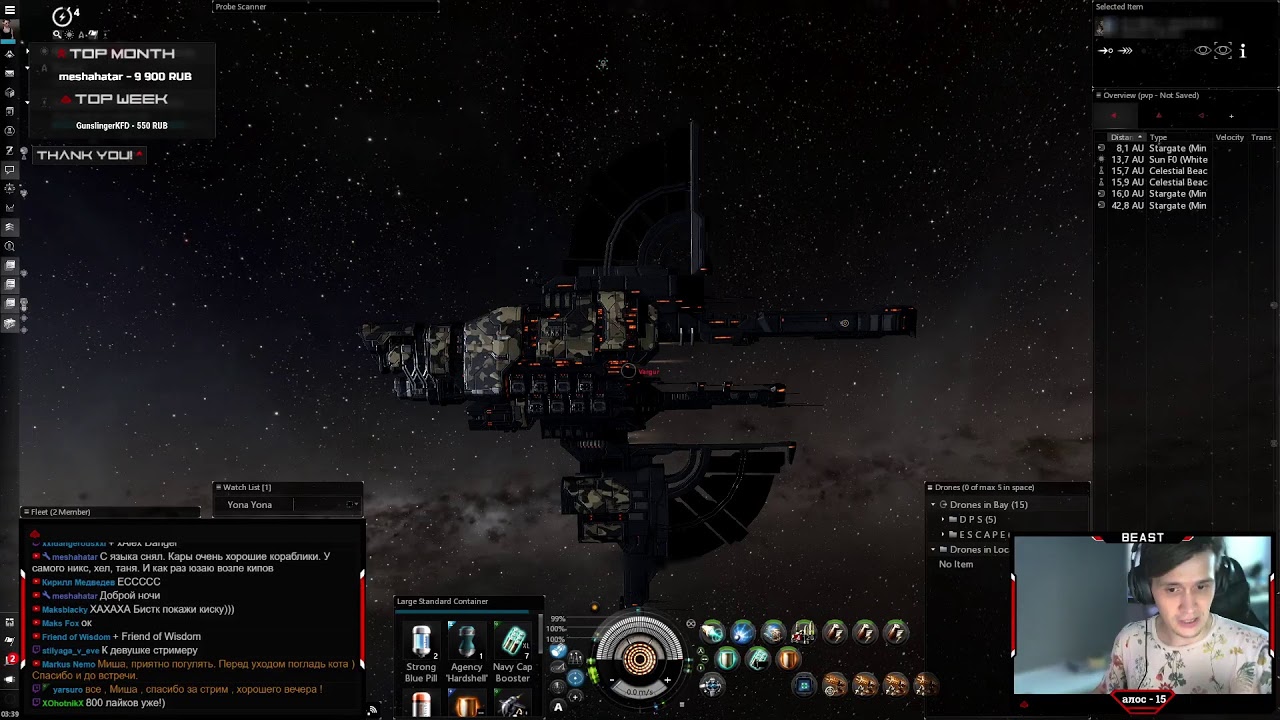1280x720 pixels.
Task: Open the Probe Scanner window header
Action: [x=240, y=7]
